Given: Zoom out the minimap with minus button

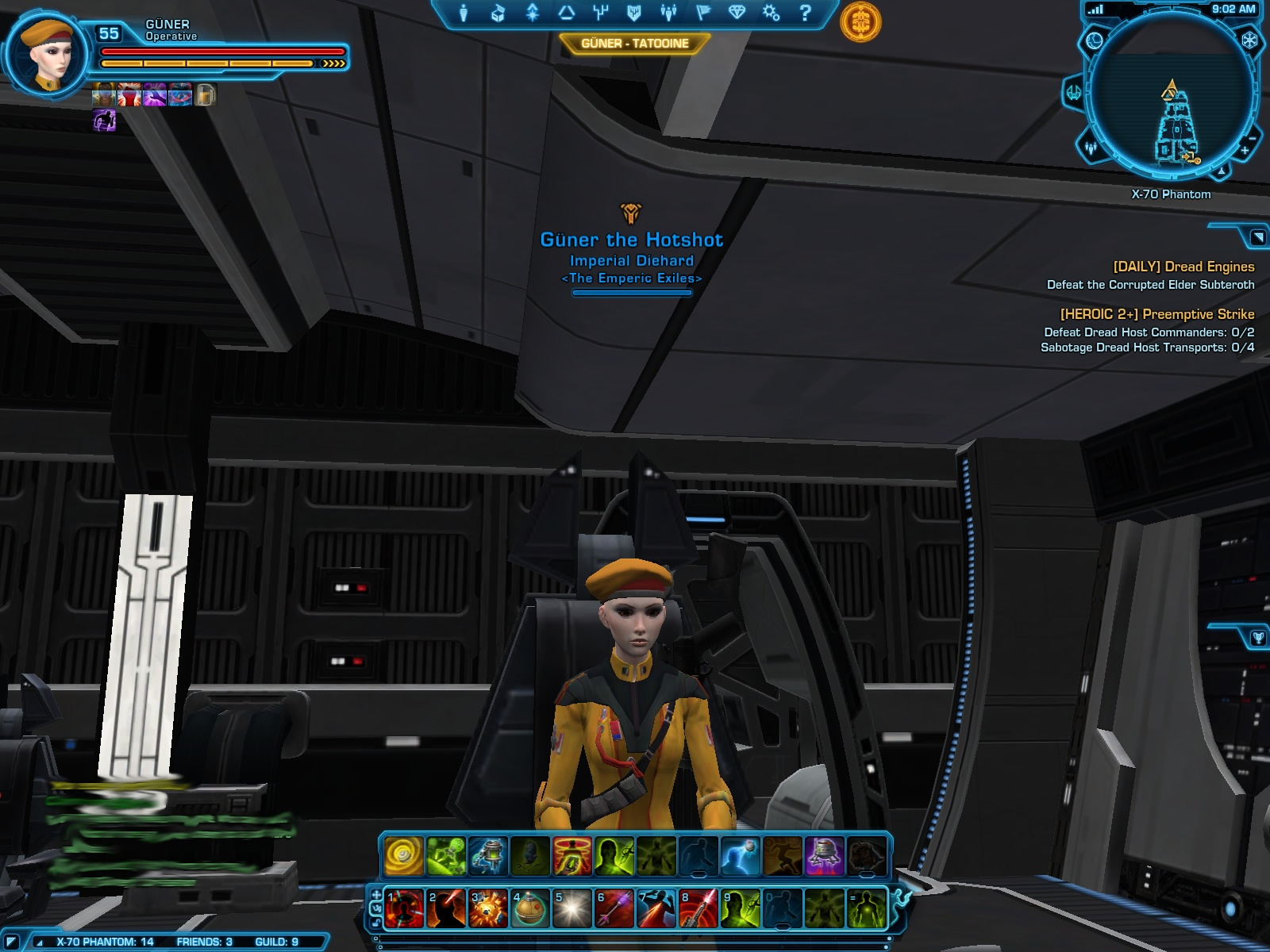Looking at the screenshot, I should (1253, 138).
